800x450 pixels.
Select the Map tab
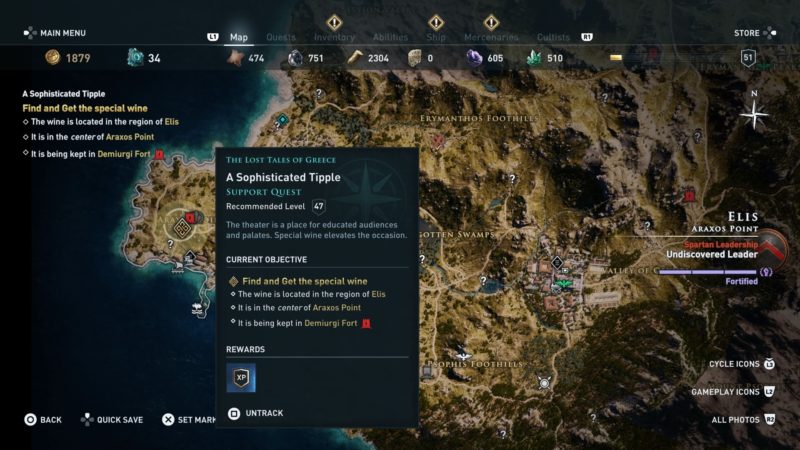point(238,38)
